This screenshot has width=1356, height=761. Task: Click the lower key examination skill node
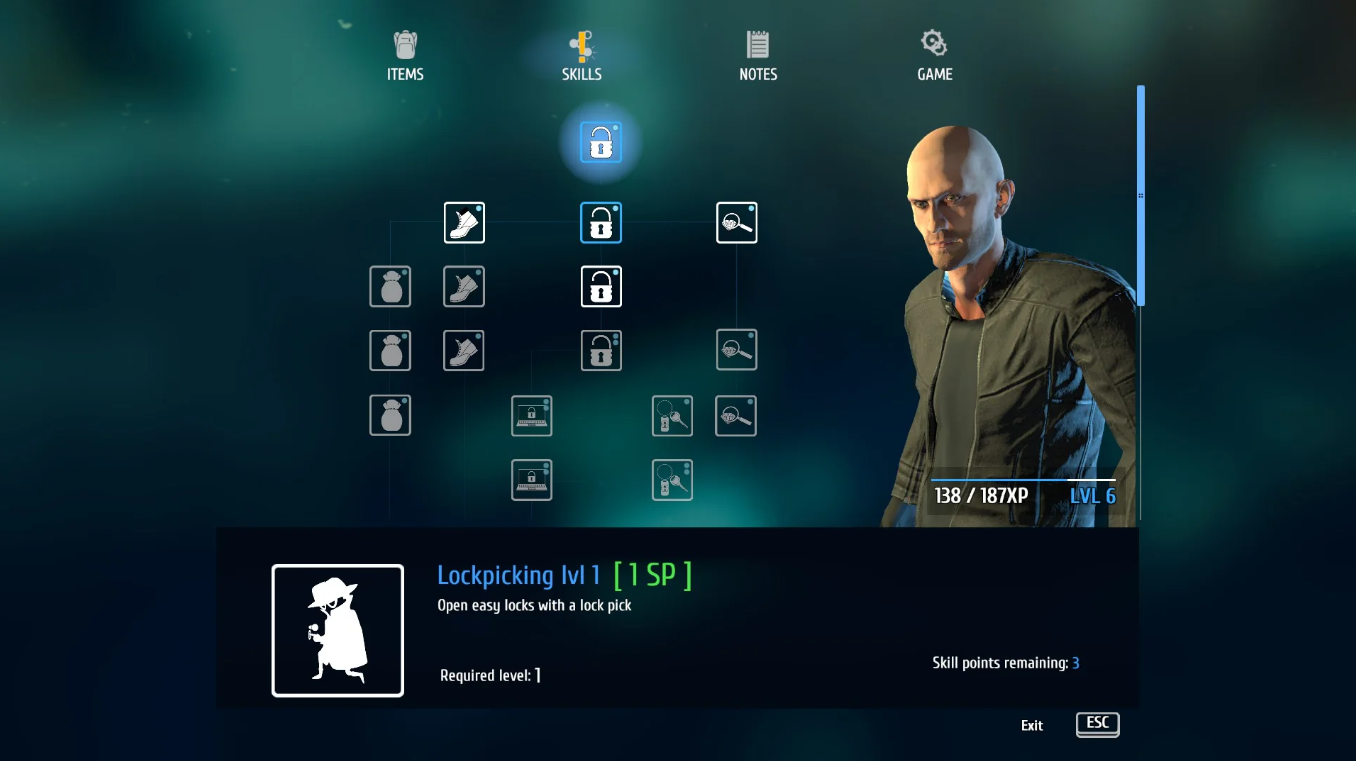coord(672,479)
